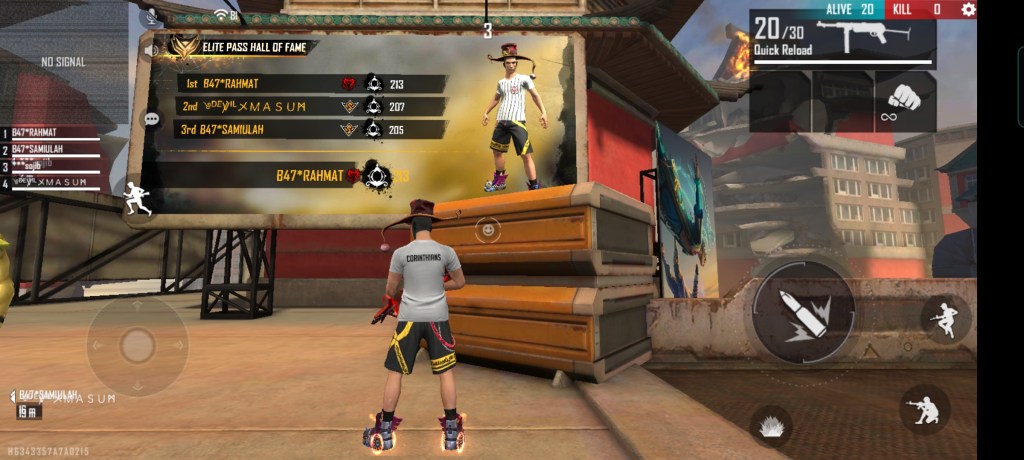Screen dimensions: 1024x460
Task: Open the chat bubble icon
Action: pyautogui.click(x=152, y=119)
